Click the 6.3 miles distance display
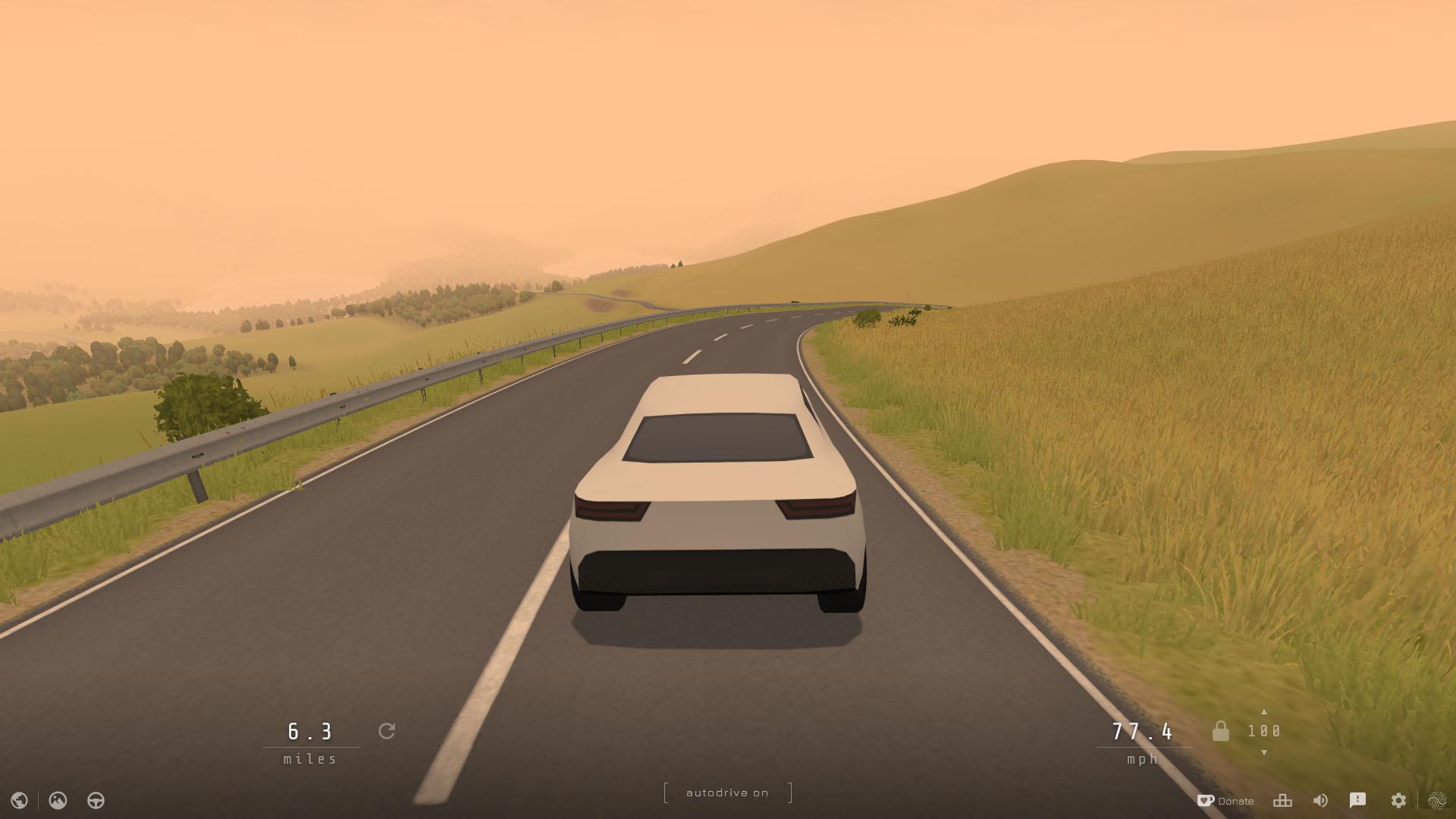 [x=312, y=733]
